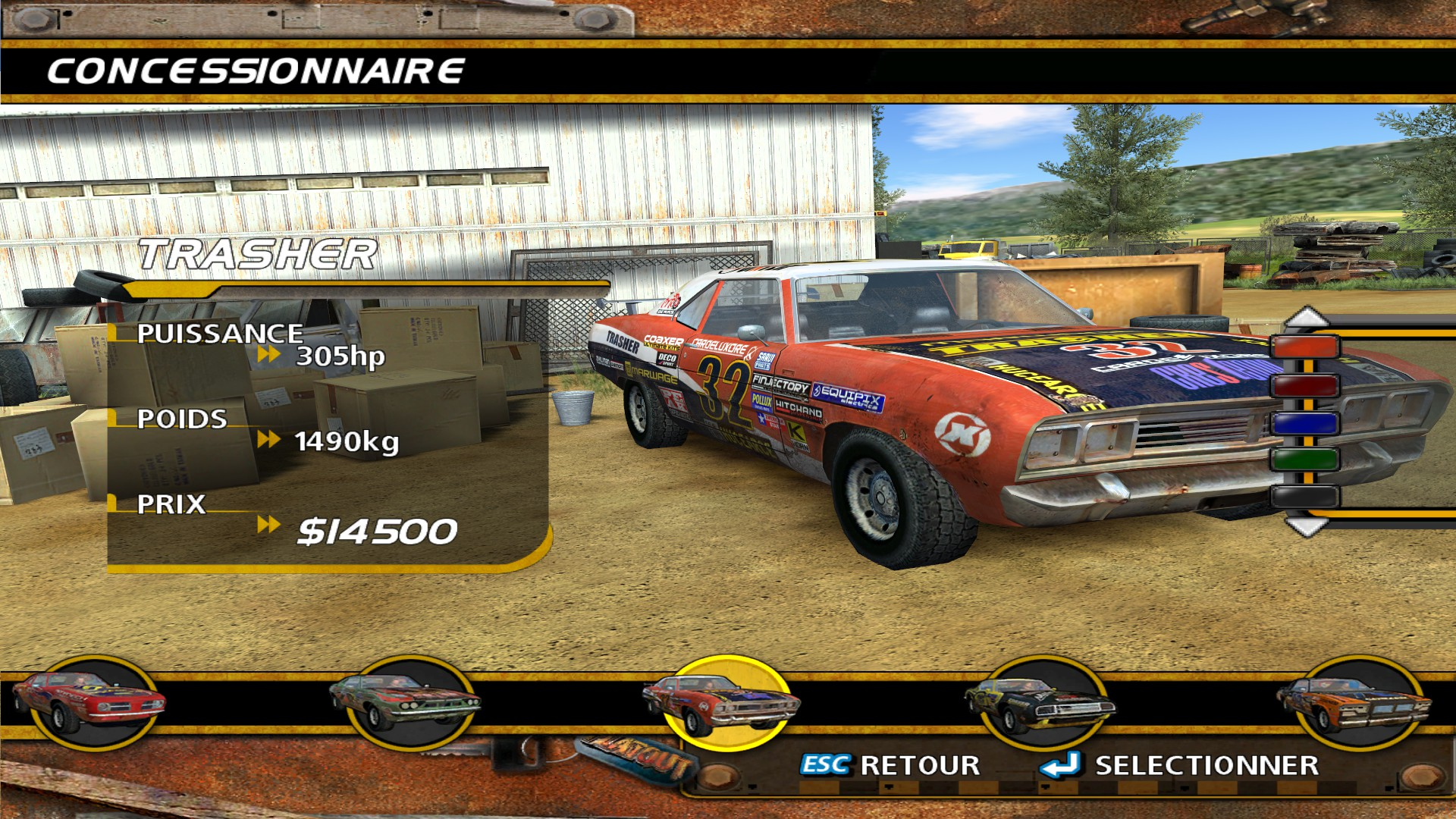Click the up arrow above color swatches
Image resolution: width=1456 pixels, height=819 pixels.
pyautogui.click(x=1306, y=317)
